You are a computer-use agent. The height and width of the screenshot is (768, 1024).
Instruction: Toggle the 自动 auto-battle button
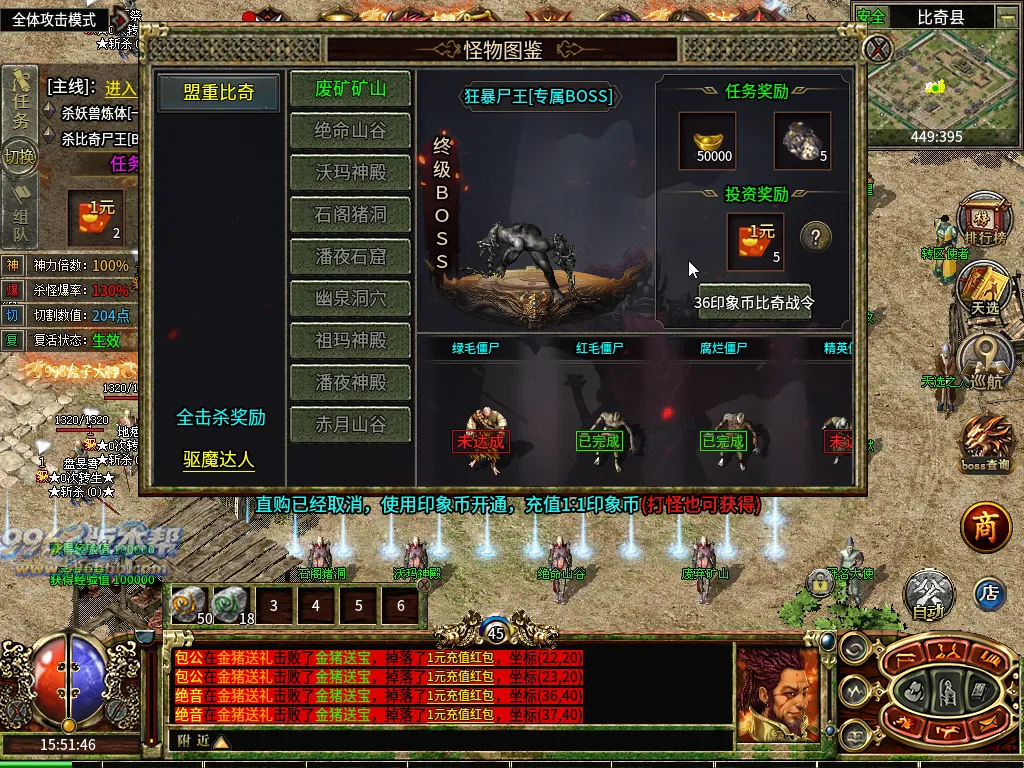(x=930, y=595)
